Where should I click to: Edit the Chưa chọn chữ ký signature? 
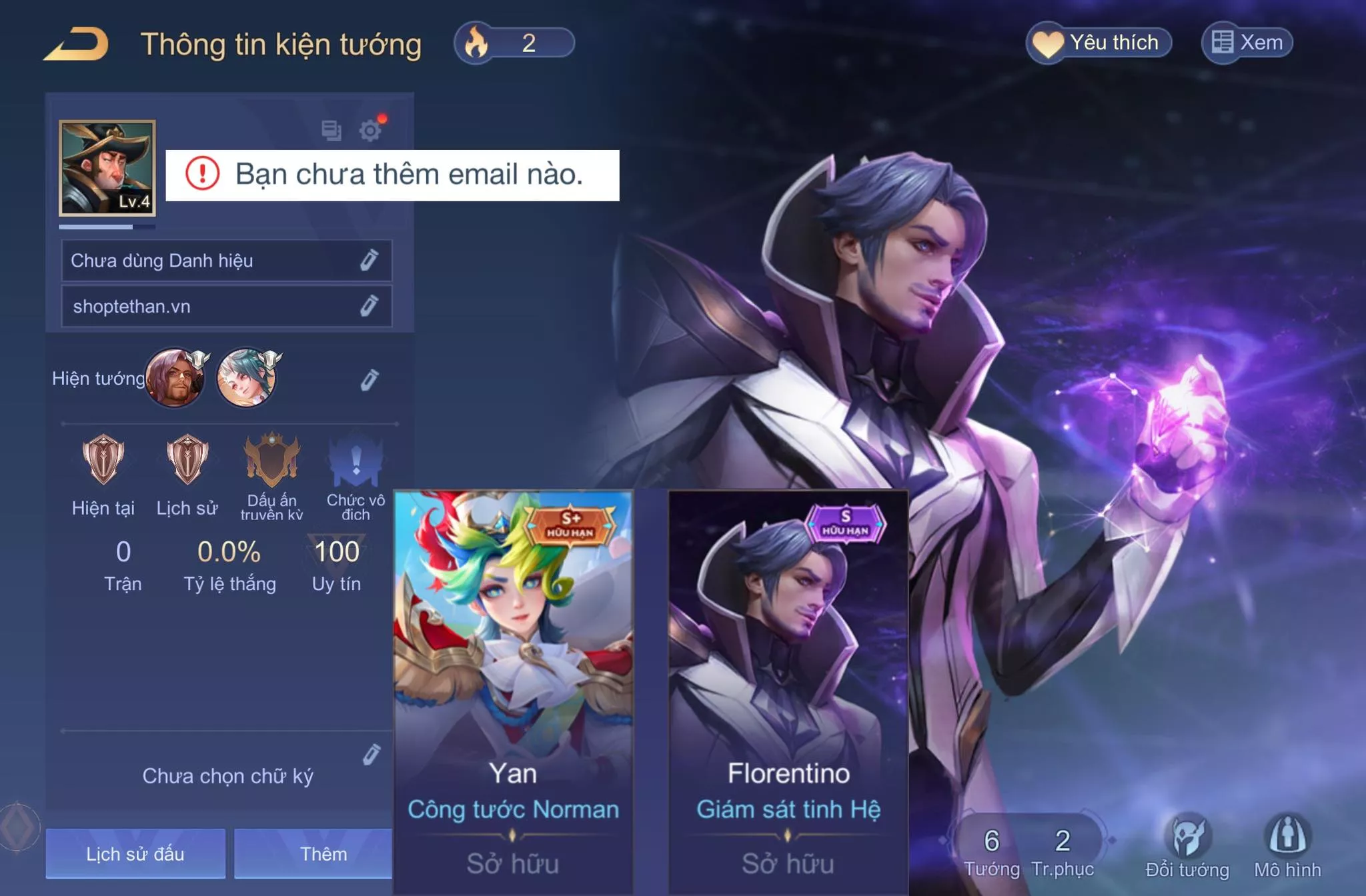(372, 754)
